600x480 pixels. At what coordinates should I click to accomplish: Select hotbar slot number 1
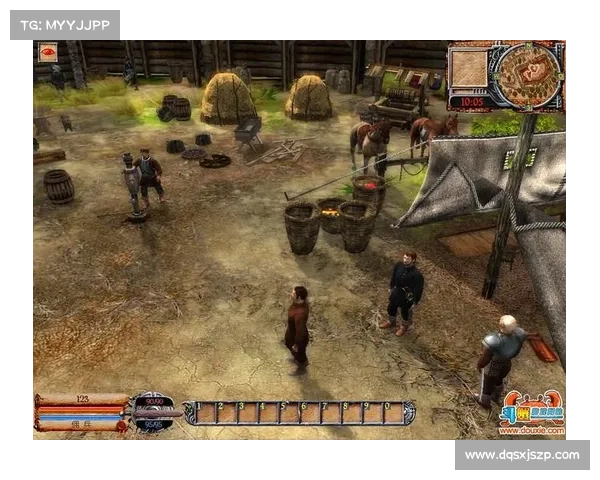(205, 413)
